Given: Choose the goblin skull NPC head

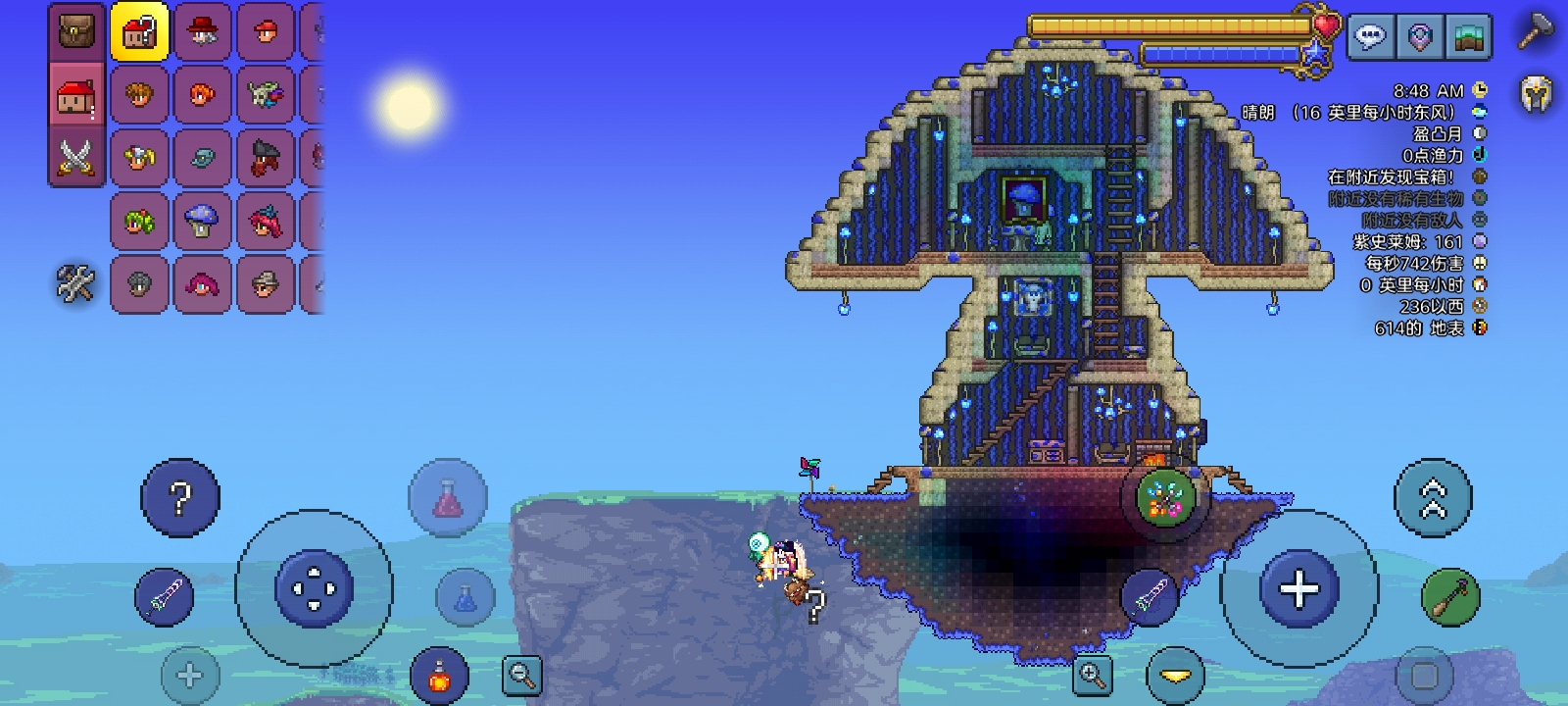Looking at the screenshot, I should coord(265,95).
